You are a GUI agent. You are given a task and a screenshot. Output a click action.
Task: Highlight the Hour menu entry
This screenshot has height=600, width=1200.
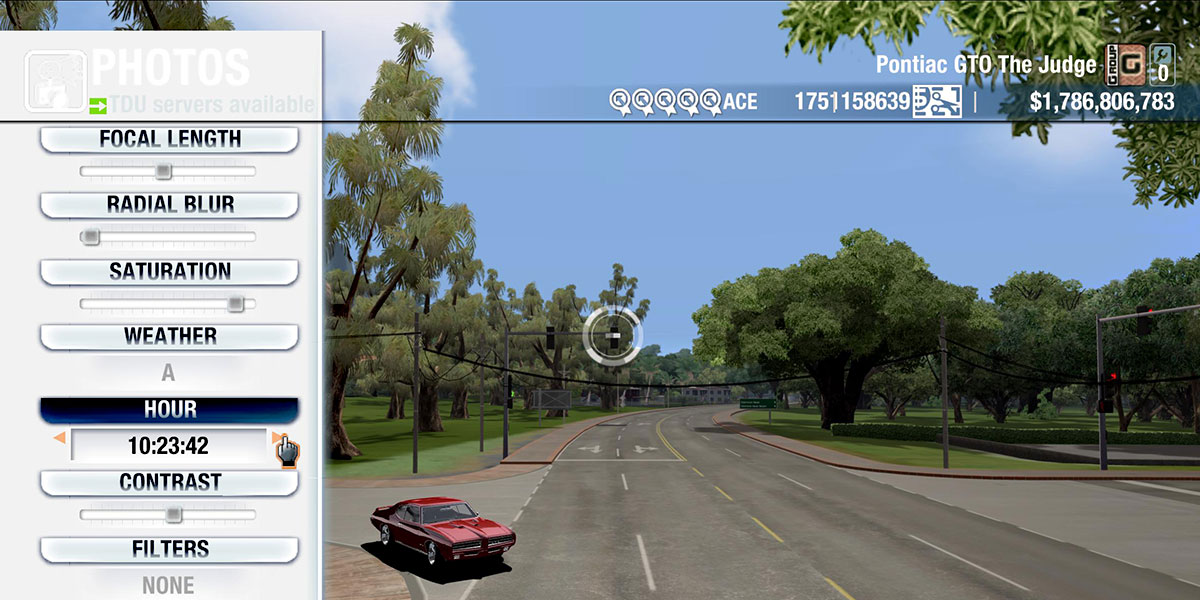pos(169,410)
